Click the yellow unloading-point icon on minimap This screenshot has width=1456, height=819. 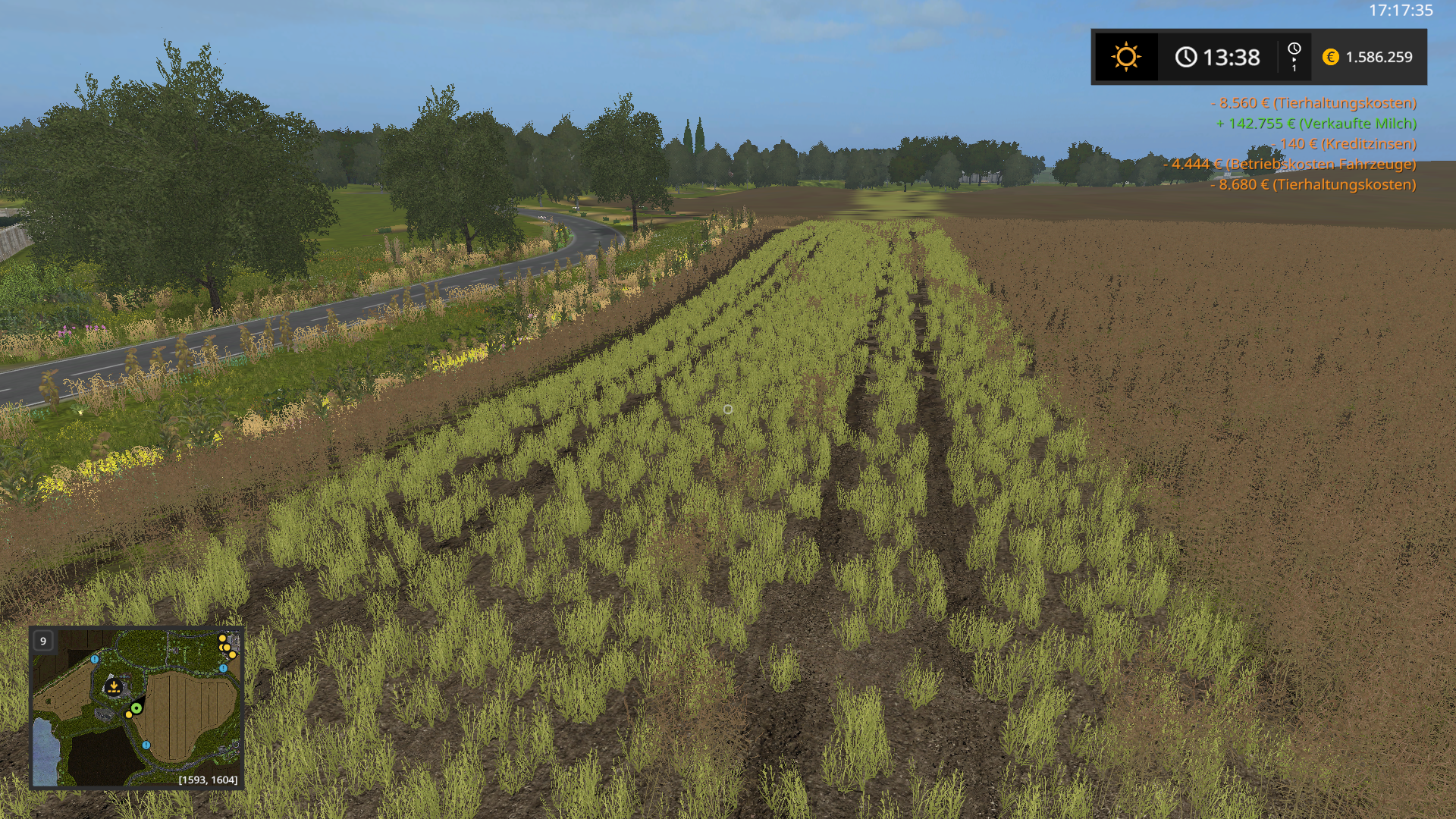(x=114, y=687)
